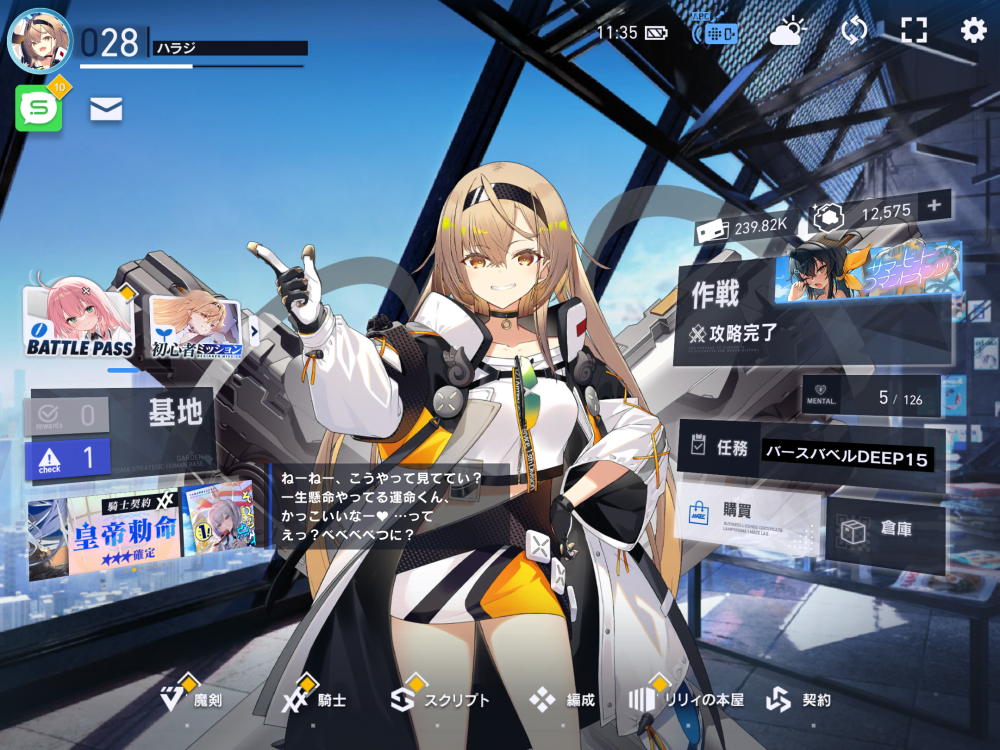
Task: Check the mail envelope
Action: click(x=106, y=110)
